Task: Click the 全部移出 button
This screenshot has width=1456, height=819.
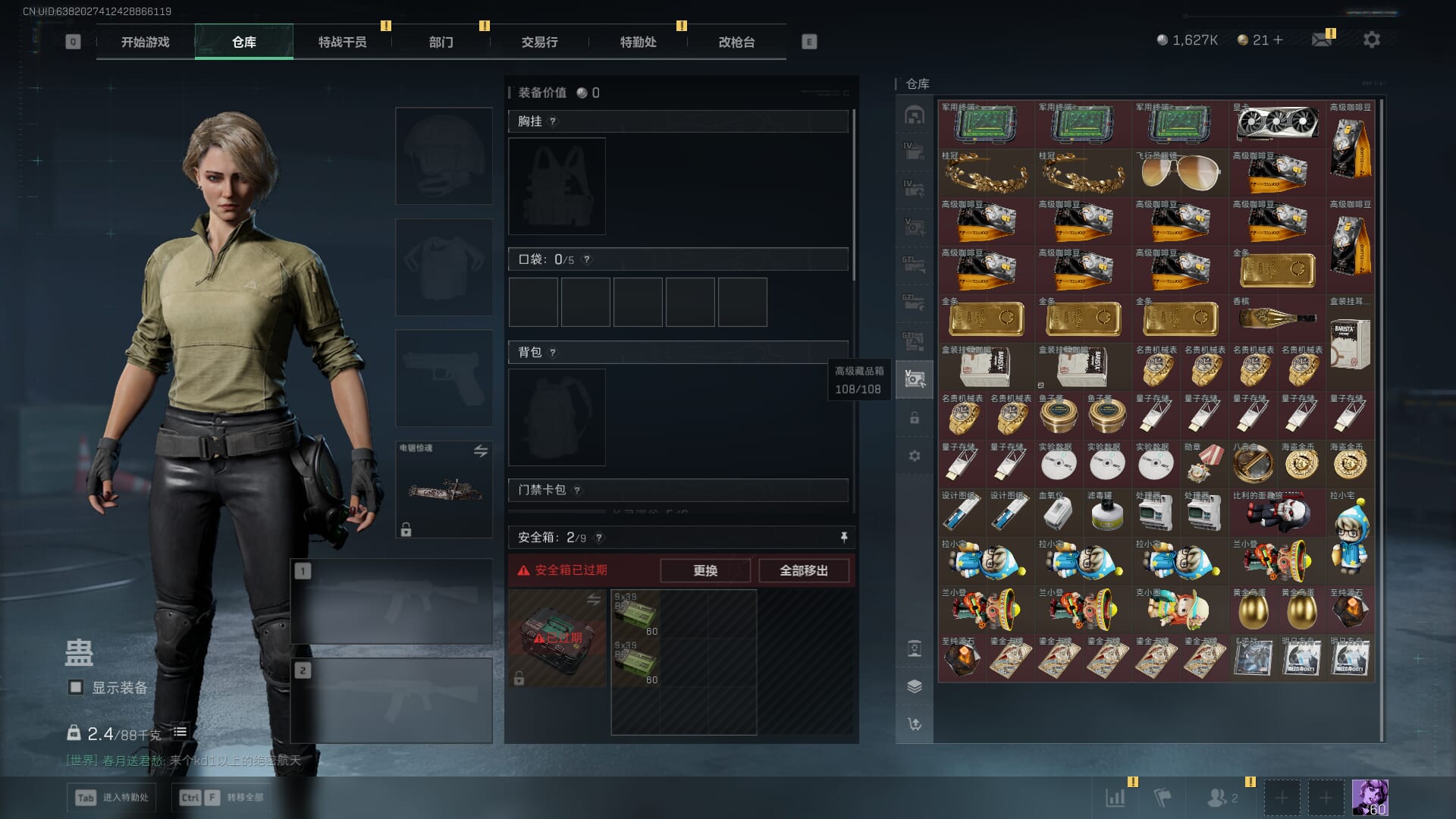Action: (803, 570)
